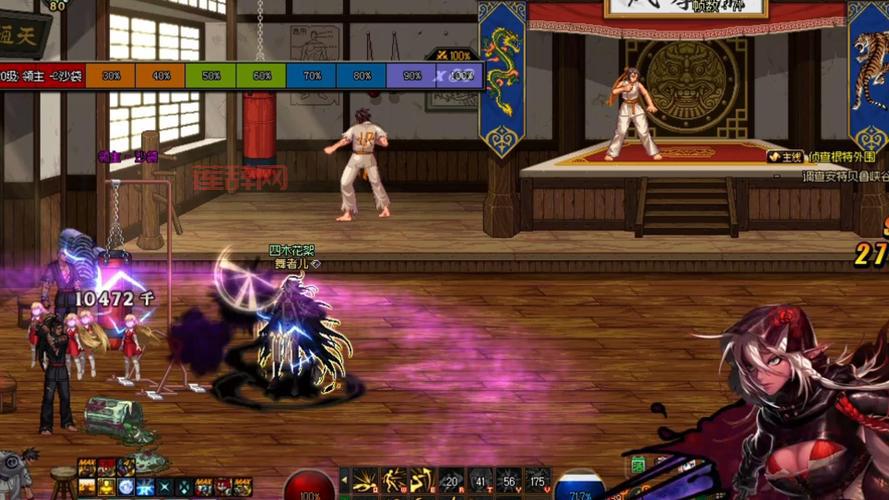The height and width of the screenshot is (500, 889).
Task: Click the skill bar's left arrow expander
Action: tap(344, 482)
